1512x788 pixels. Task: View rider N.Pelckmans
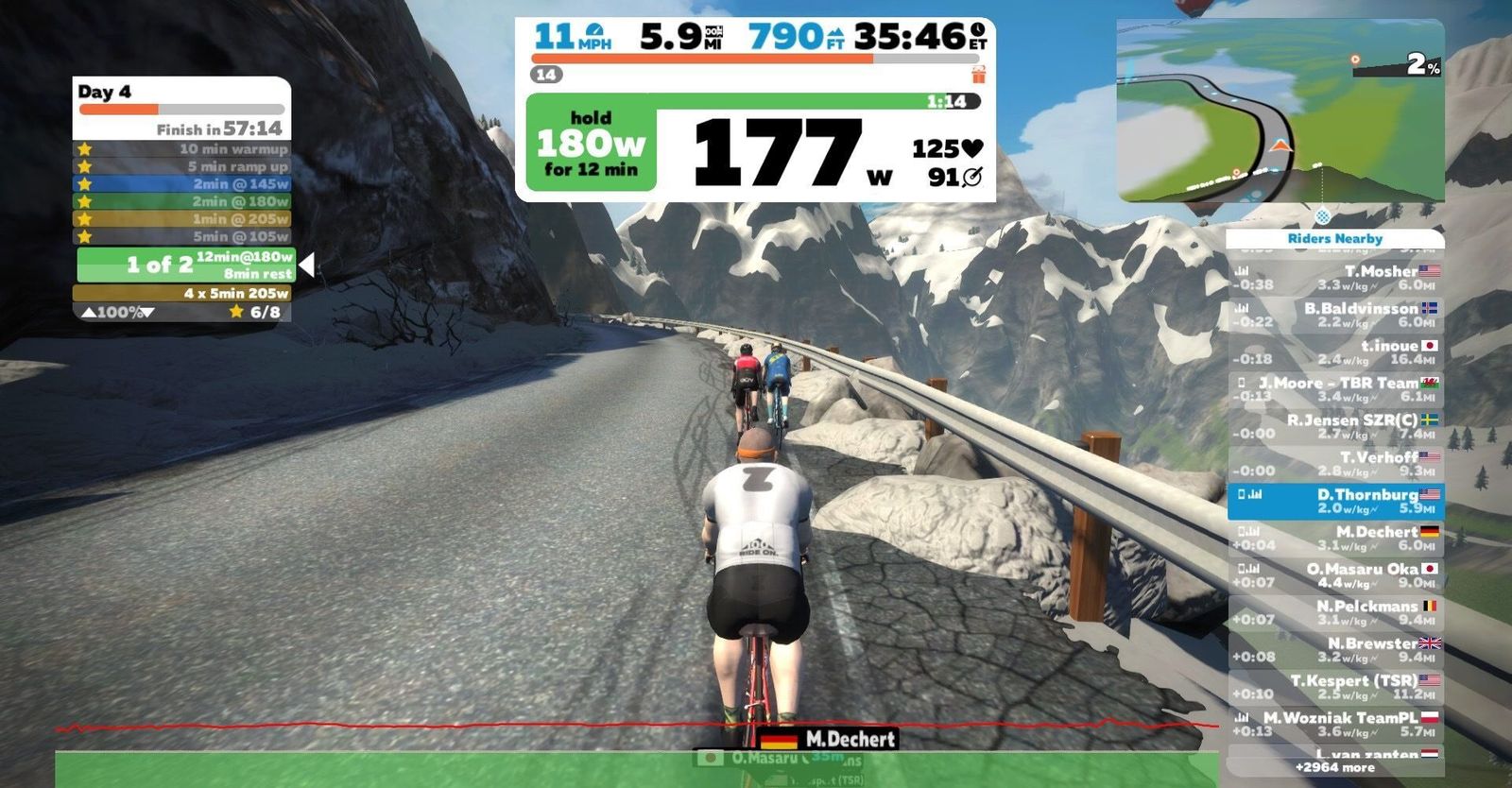(x=1335, y=613)
